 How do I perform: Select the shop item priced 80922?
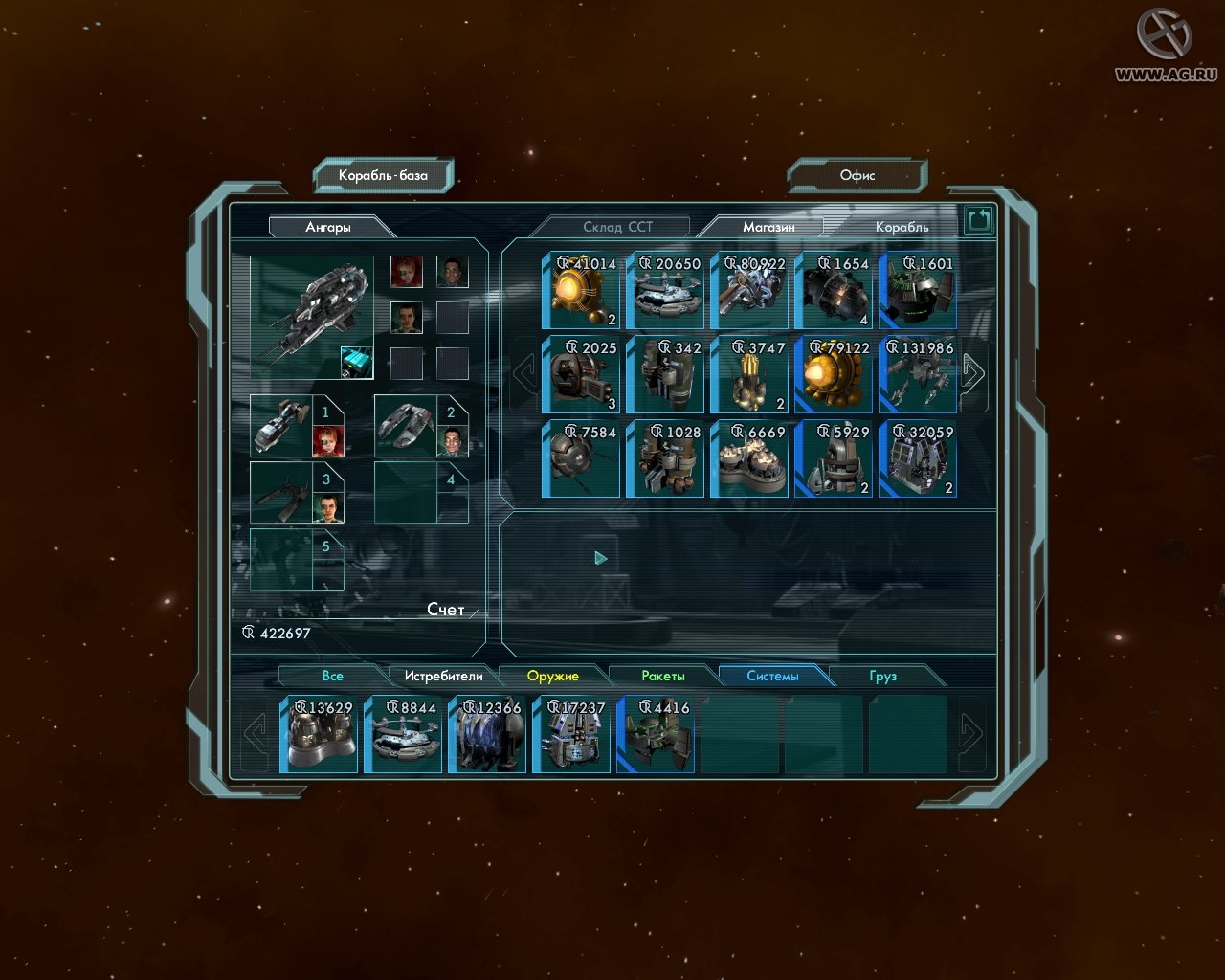click(x=749, y=291)
